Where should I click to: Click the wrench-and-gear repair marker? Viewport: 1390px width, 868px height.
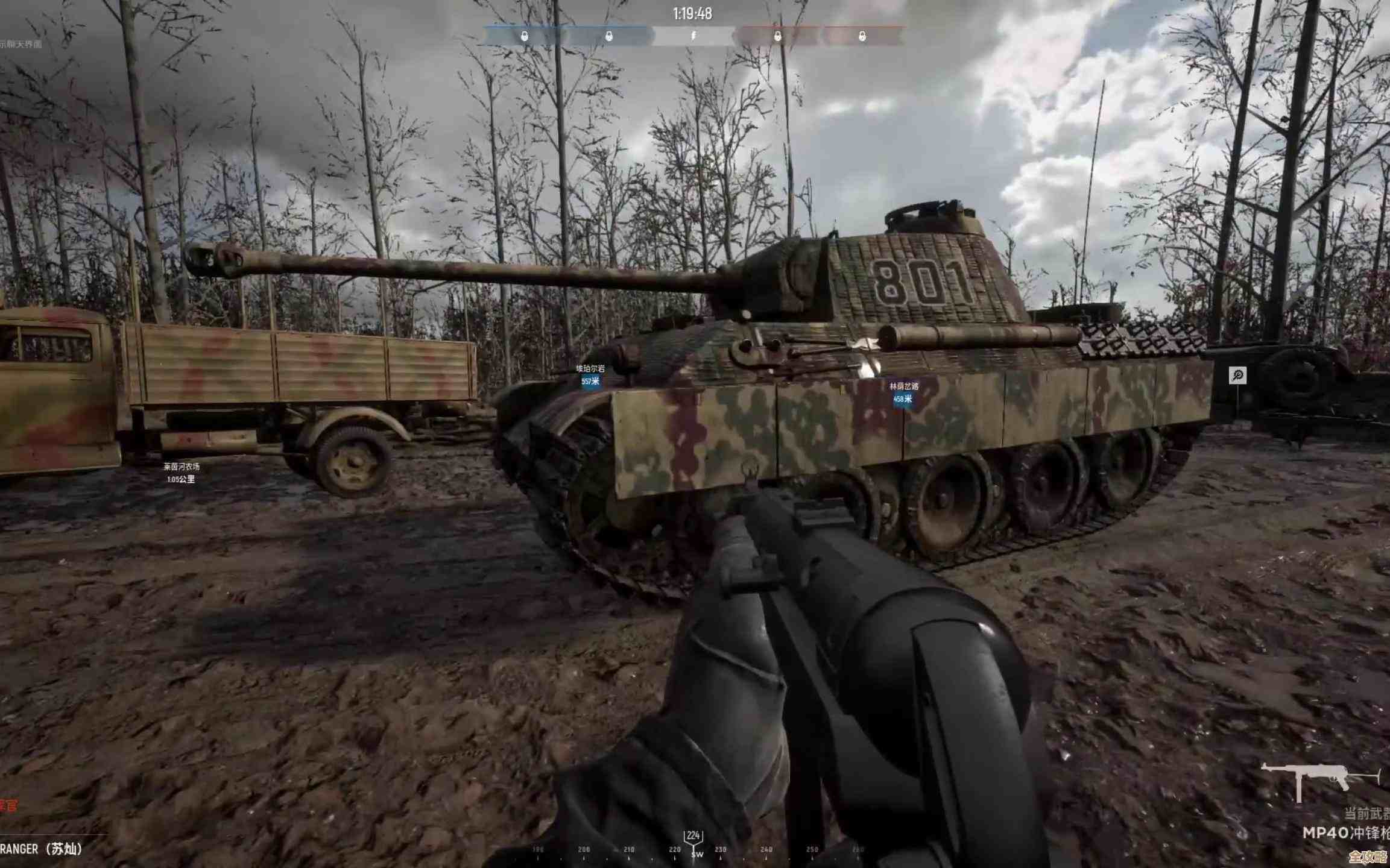pos(1237,376)
